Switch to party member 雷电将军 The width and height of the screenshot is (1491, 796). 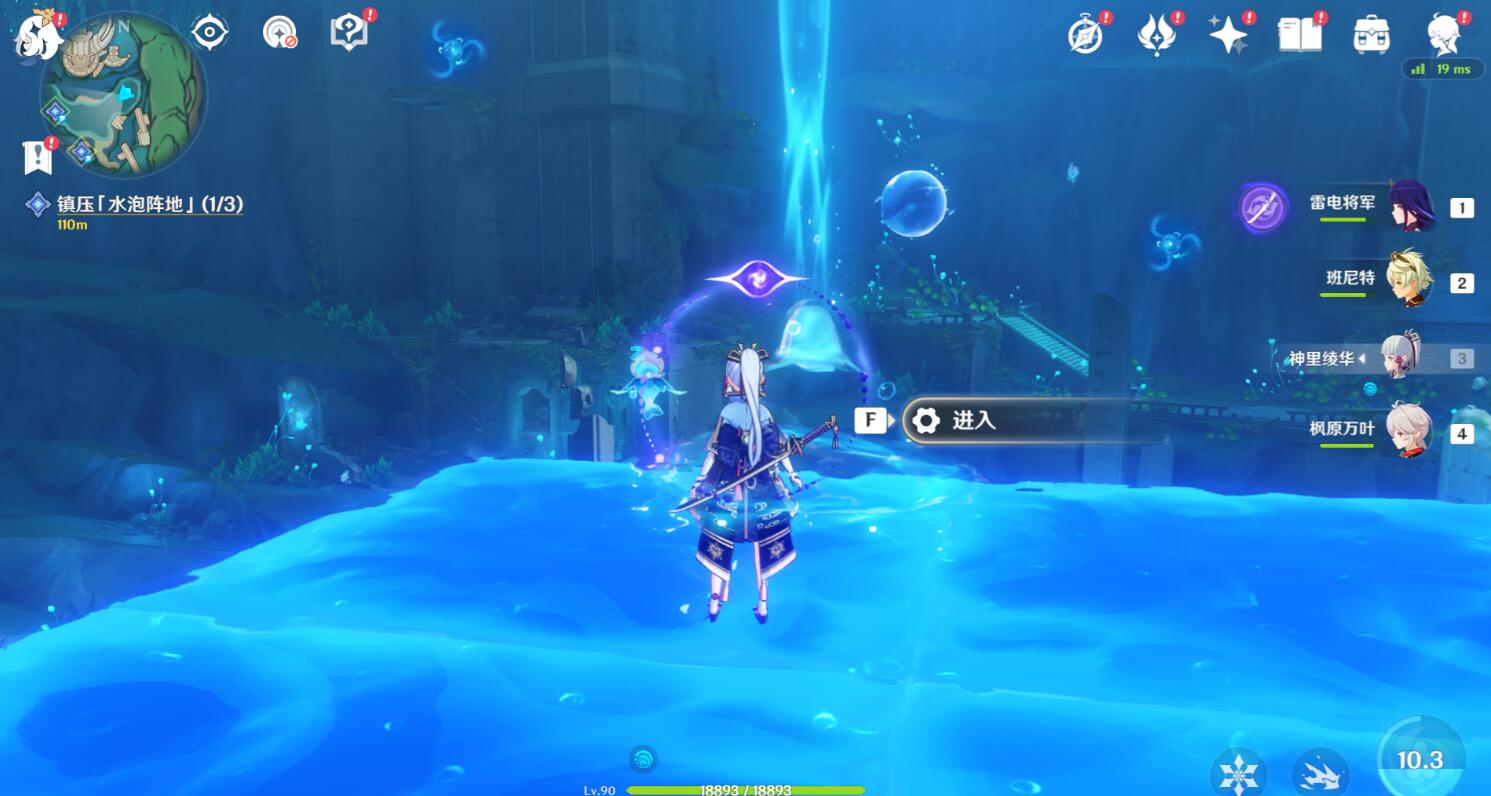coord(1412,207)
